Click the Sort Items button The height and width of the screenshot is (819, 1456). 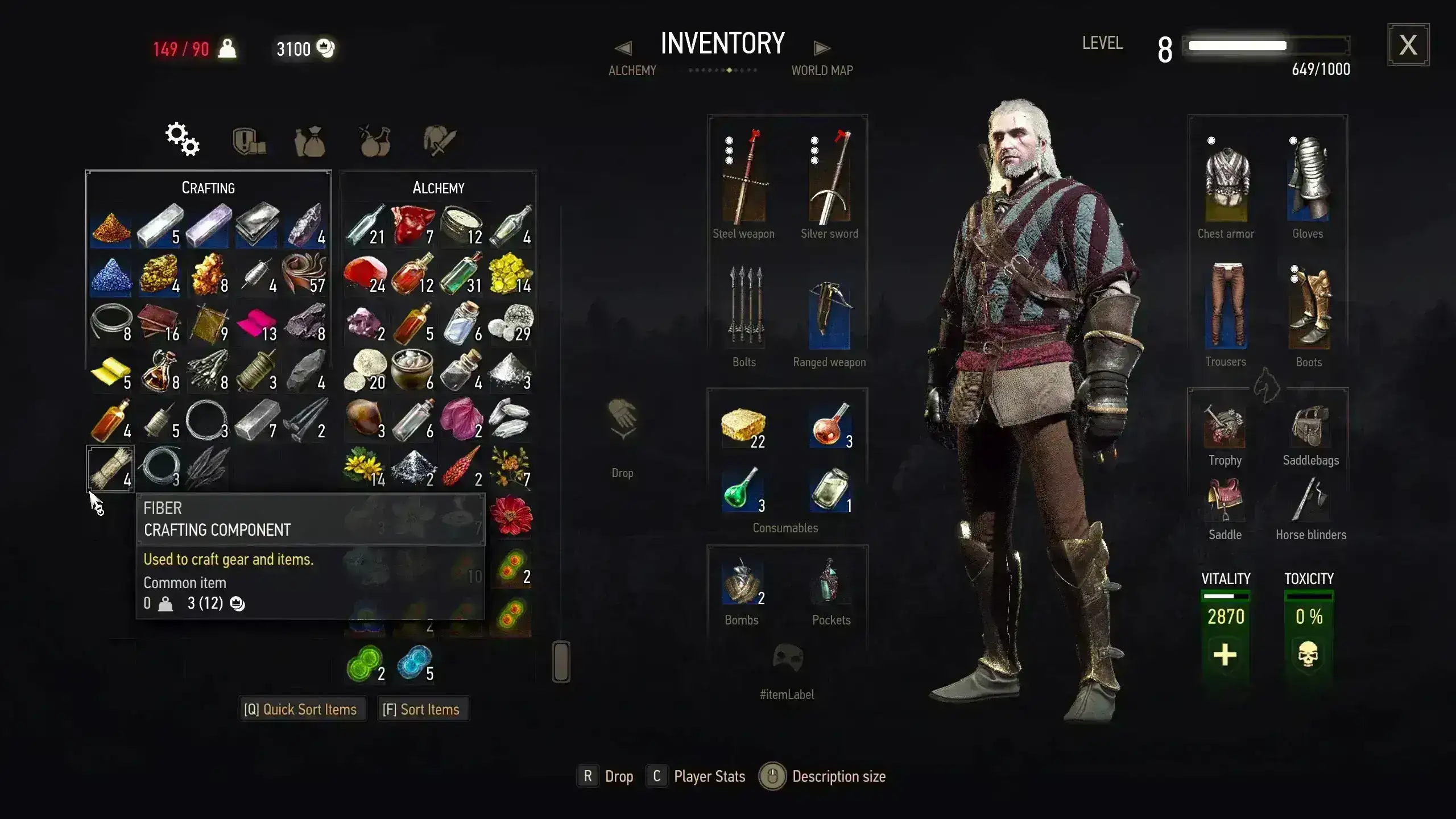pyautogui.click(x=421, y=709)
